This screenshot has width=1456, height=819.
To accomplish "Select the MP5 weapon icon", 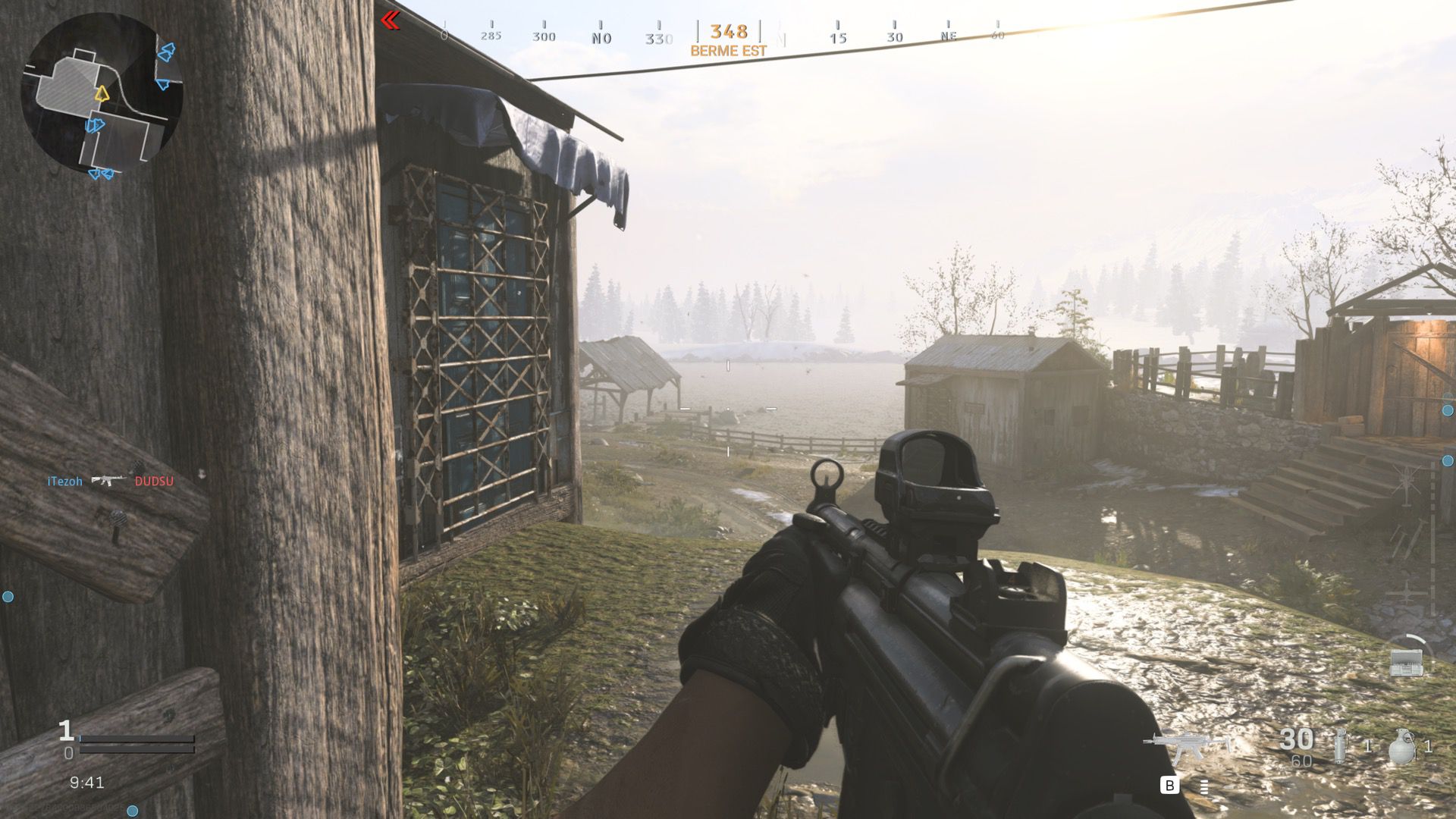I will point(1185,747).
